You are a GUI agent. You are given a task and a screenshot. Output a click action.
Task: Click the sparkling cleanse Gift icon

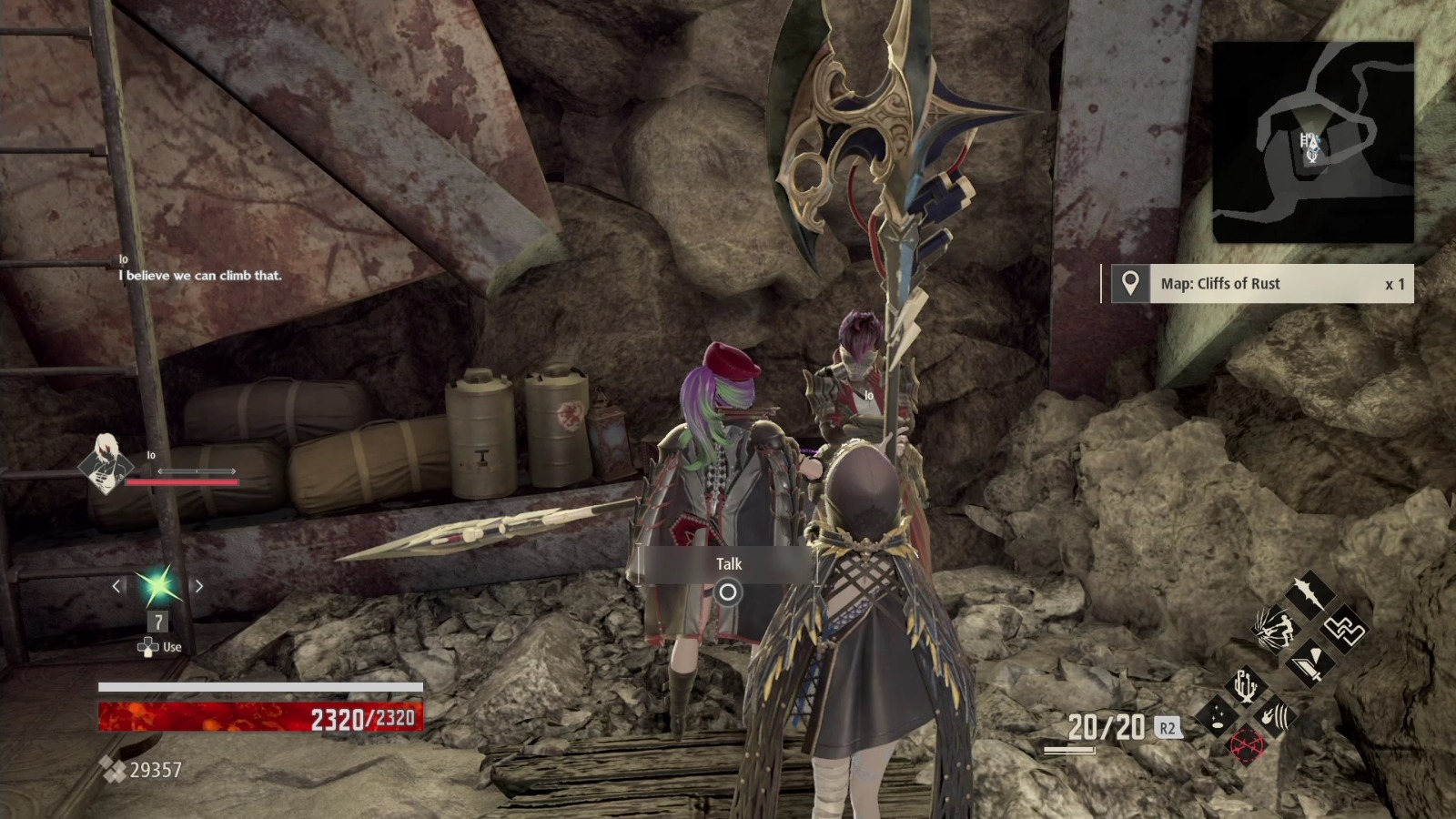1217,717
